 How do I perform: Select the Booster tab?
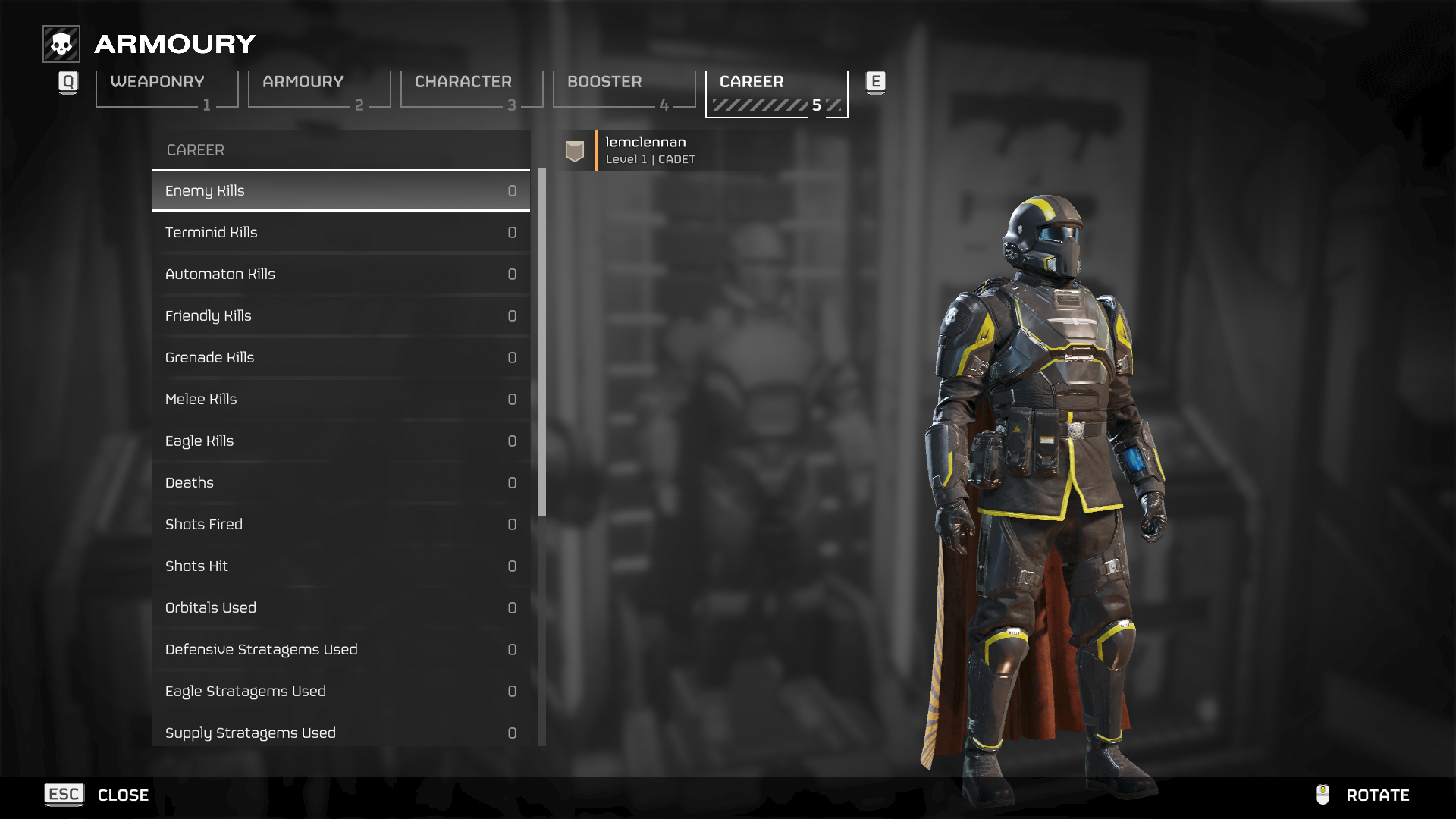pos(624,89)
